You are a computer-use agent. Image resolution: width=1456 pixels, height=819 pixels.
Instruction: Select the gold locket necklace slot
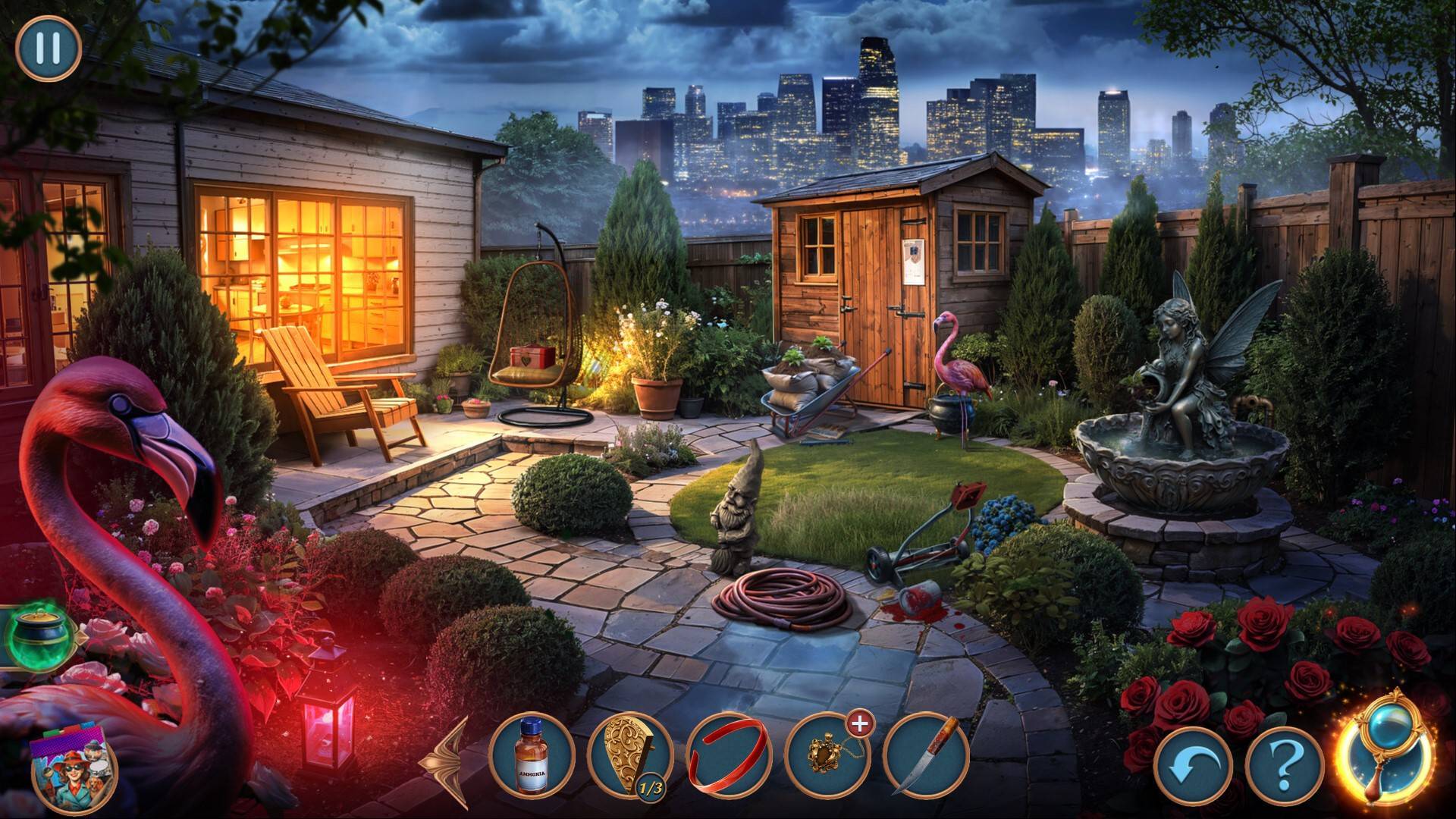pos(827,757)
